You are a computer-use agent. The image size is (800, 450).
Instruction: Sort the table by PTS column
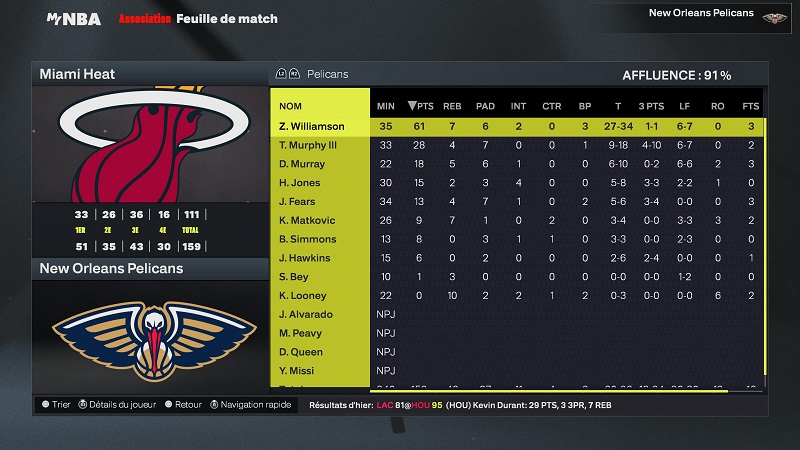pos(418,106)
